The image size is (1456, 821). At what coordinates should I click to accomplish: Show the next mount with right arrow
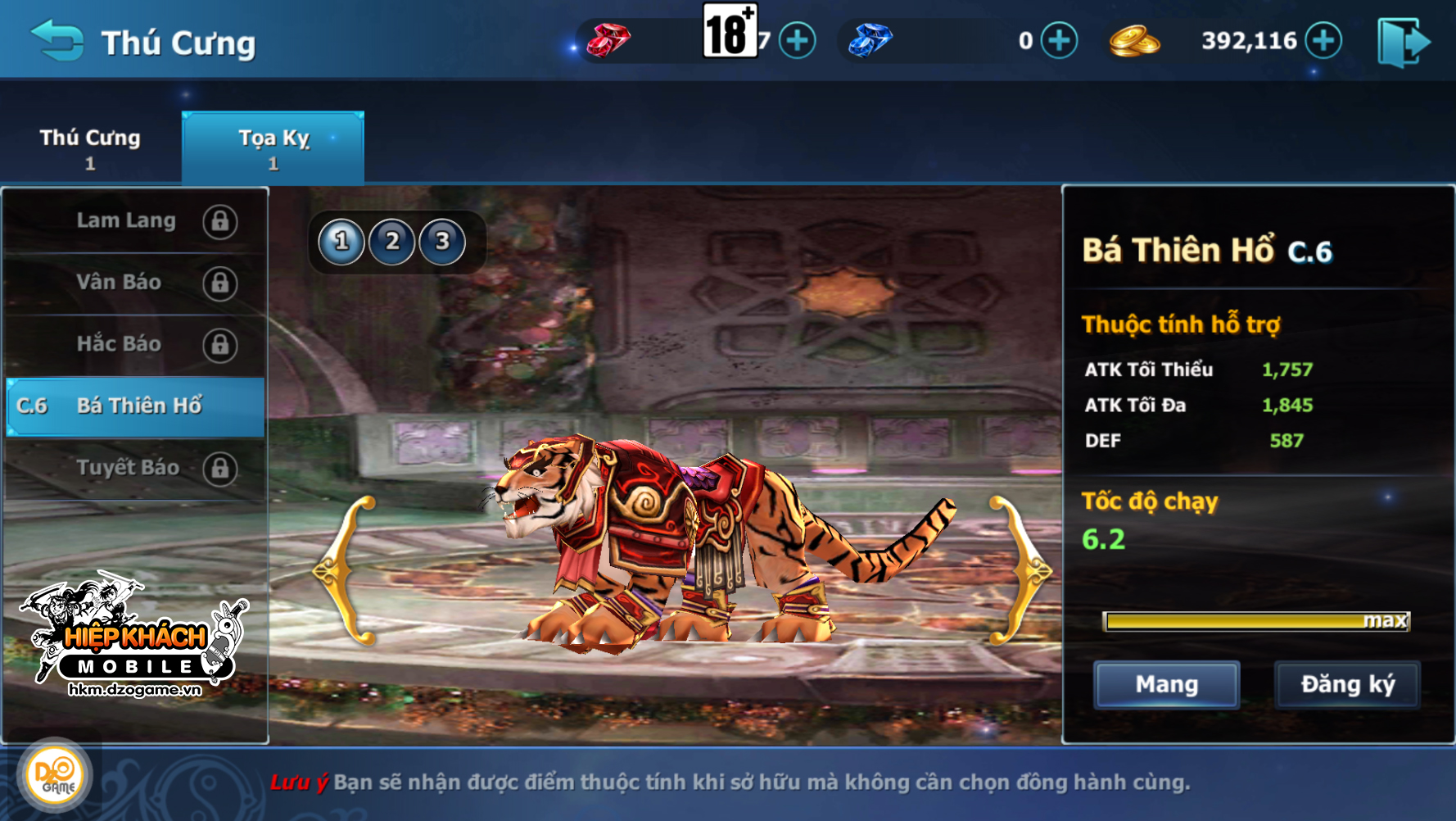(1020, 571)
